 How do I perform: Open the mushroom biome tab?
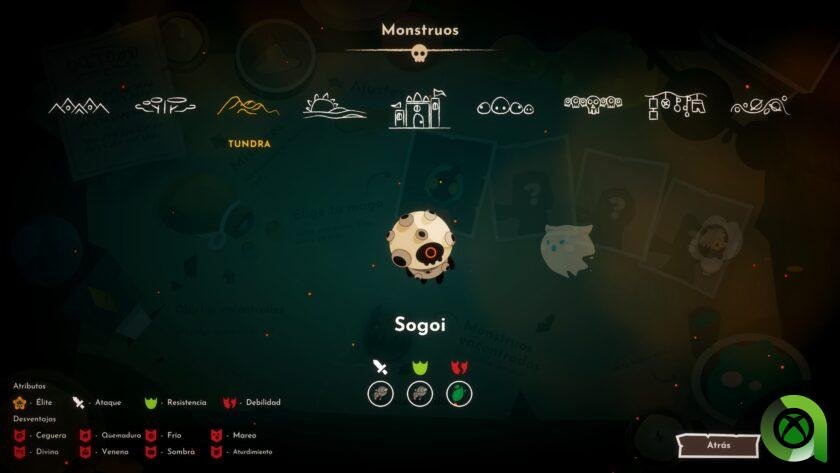(x=164, y=104)
